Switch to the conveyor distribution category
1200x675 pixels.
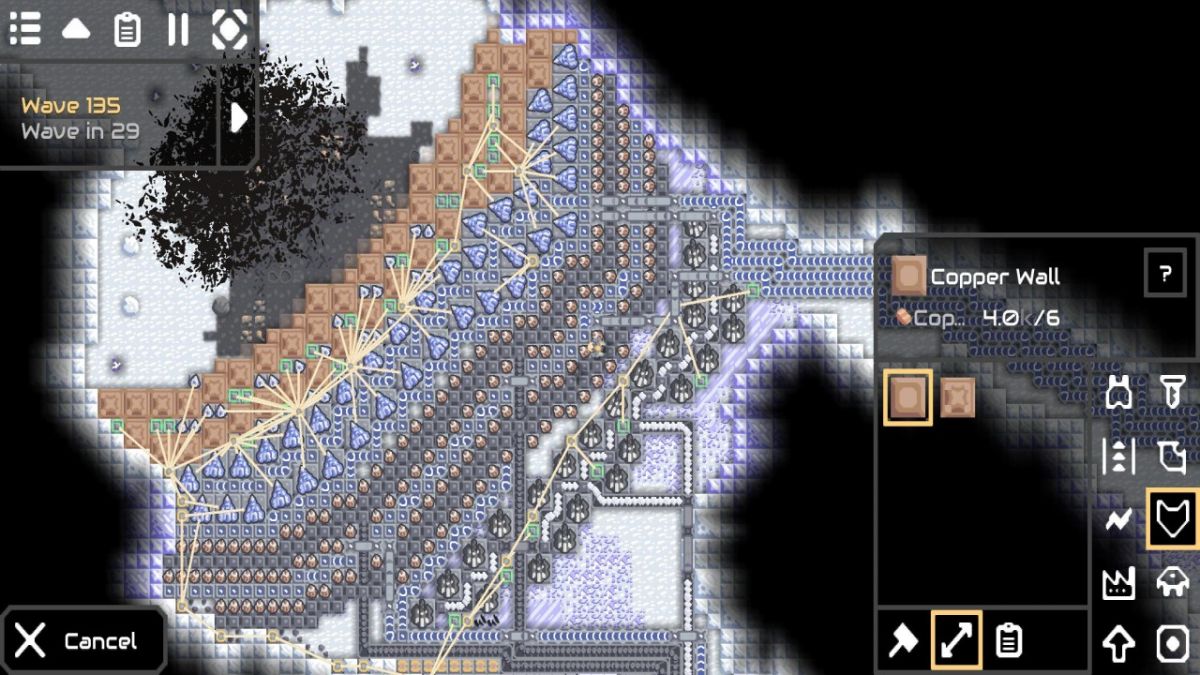pyautogui.click(x=1118, y=456)
